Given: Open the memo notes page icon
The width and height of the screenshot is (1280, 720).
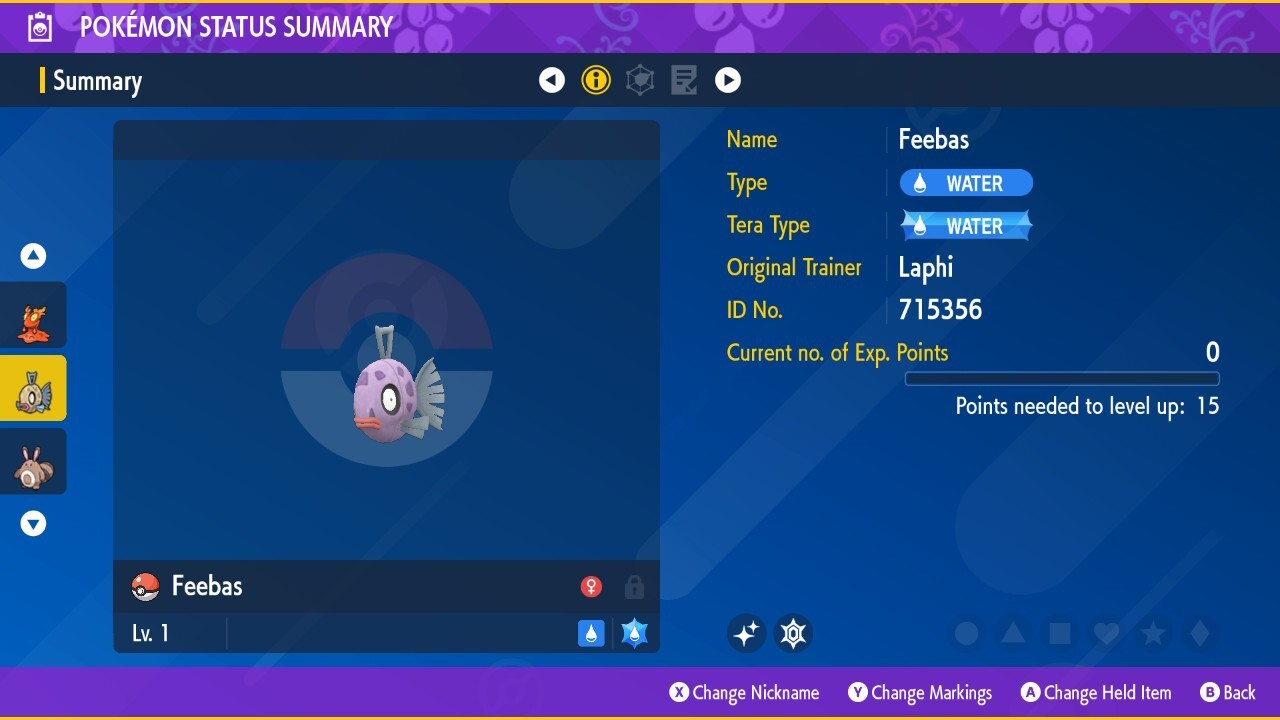Looking at the screenshot, I should (x=684, y=80).
